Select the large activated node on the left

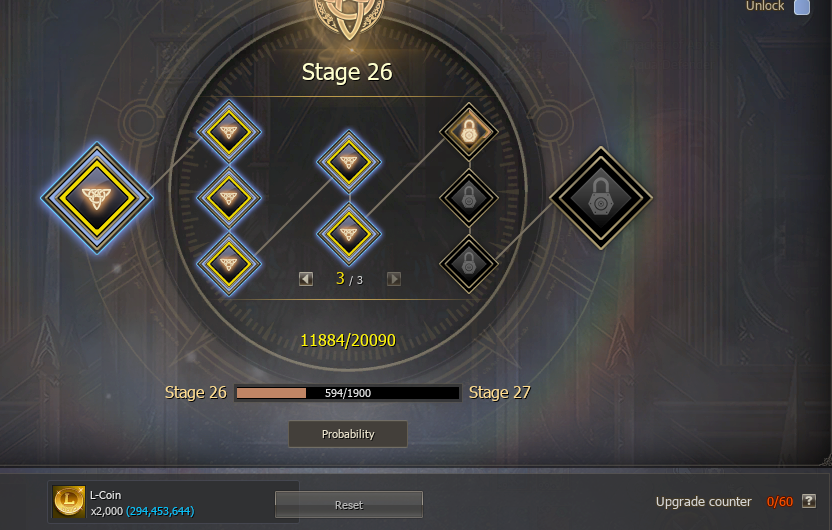(96, 197)
